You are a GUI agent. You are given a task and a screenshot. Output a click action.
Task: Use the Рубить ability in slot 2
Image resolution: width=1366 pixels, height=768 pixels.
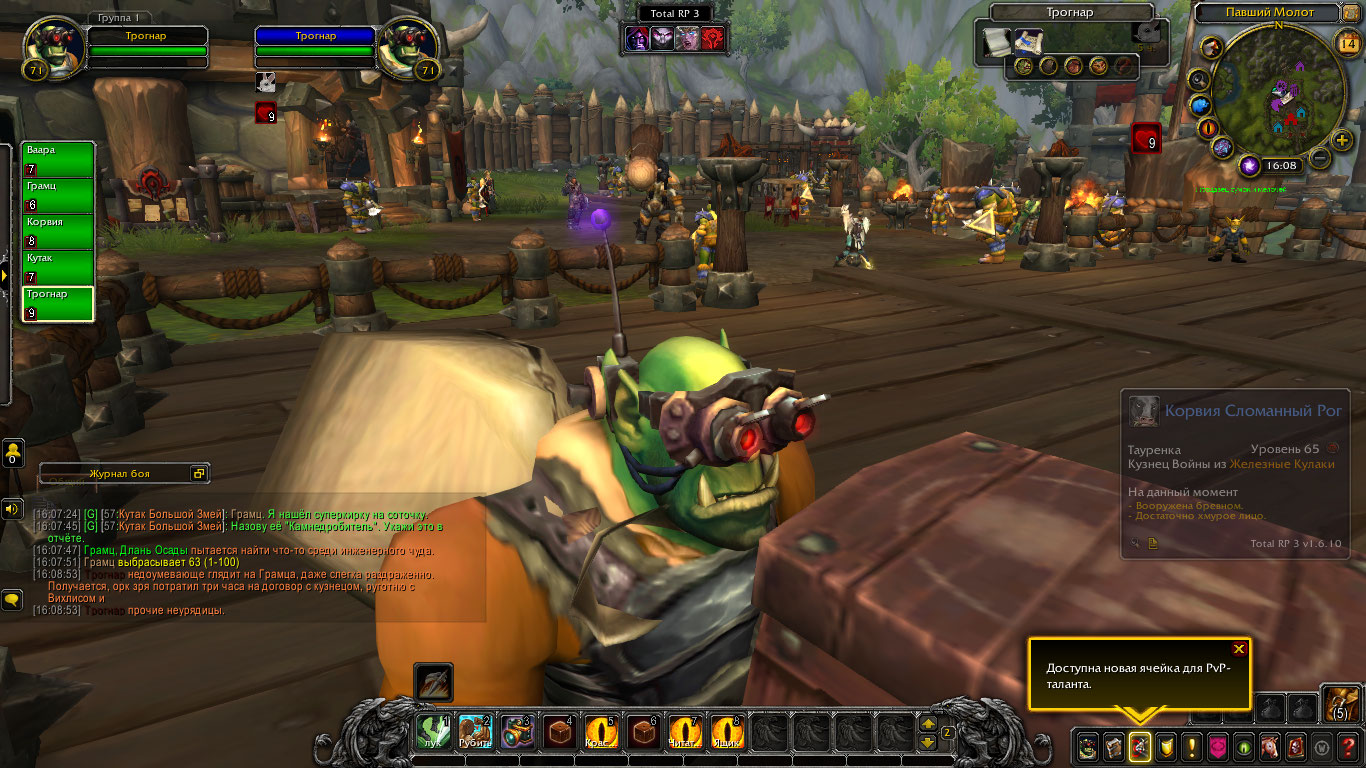[475, 733]
